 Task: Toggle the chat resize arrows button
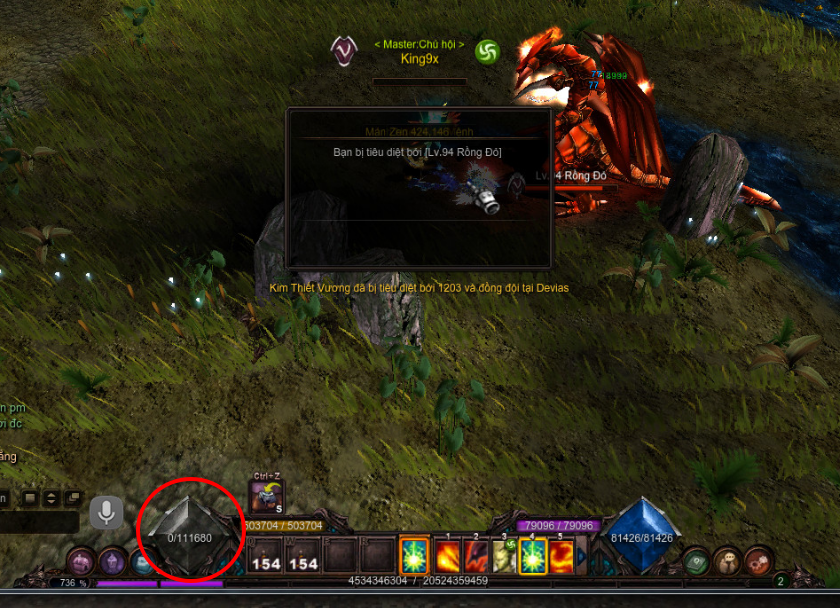[52, 498]
